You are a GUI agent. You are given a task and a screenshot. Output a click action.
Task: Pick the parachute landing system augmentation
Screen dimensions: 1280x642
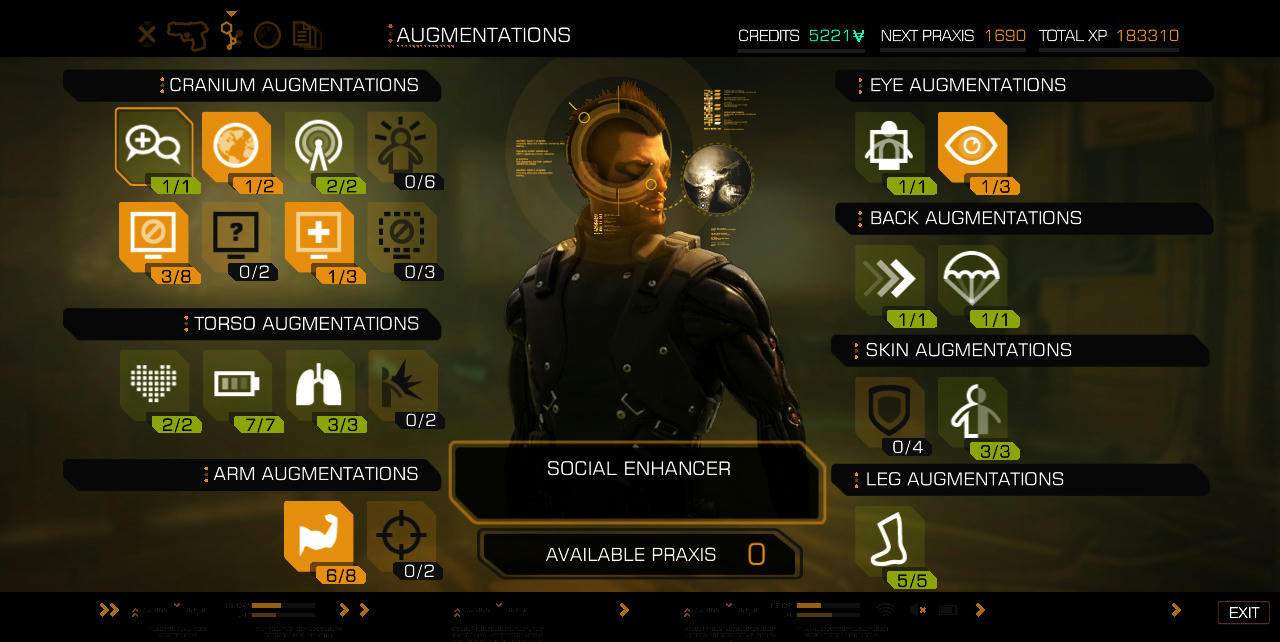(x=972, y=280)
